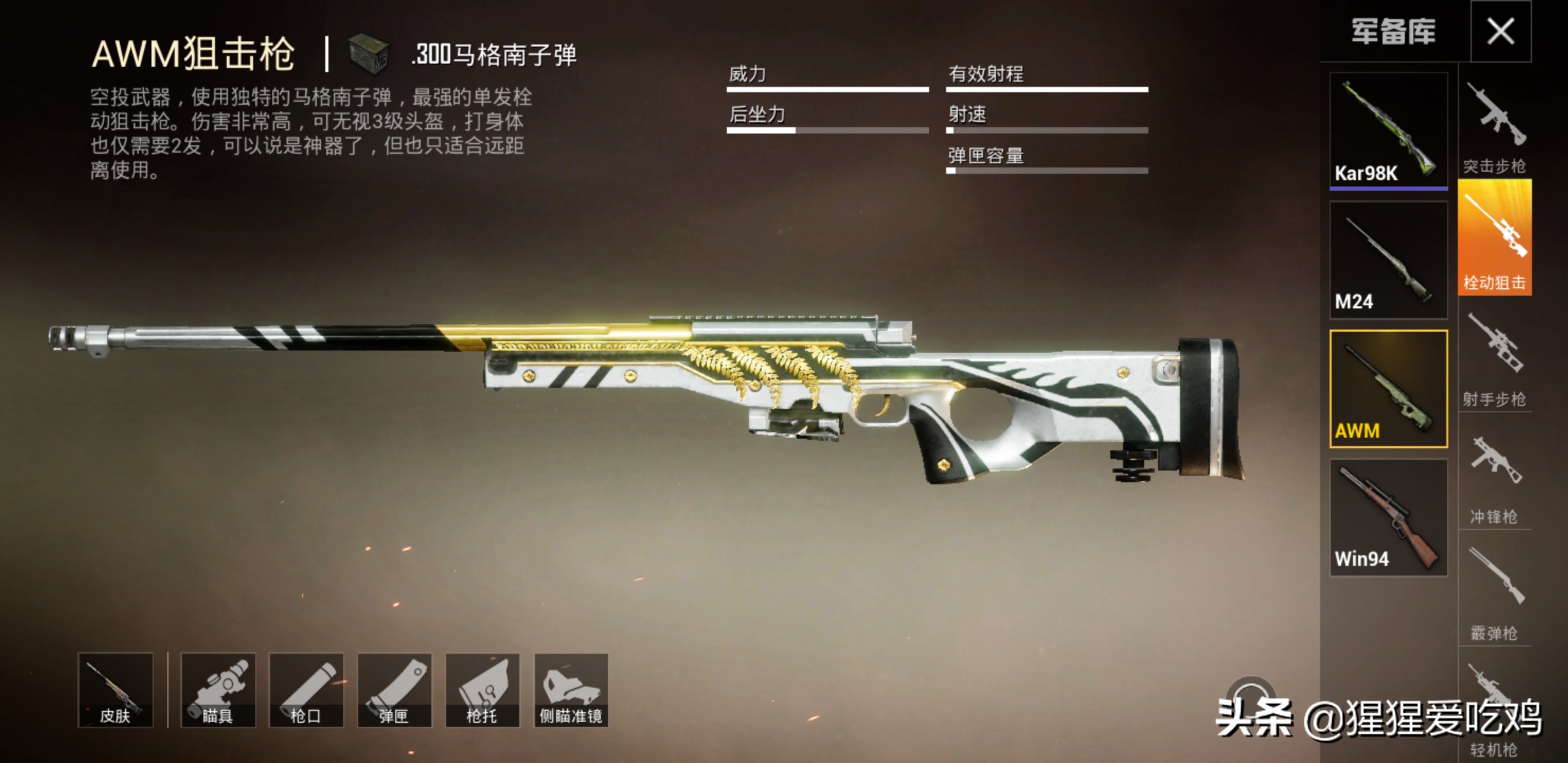The width and height of the screenshot is (1568, 763).
Task: Open the 侧瞄准镜 canted sight slot
Action: (x=571, y=690)
